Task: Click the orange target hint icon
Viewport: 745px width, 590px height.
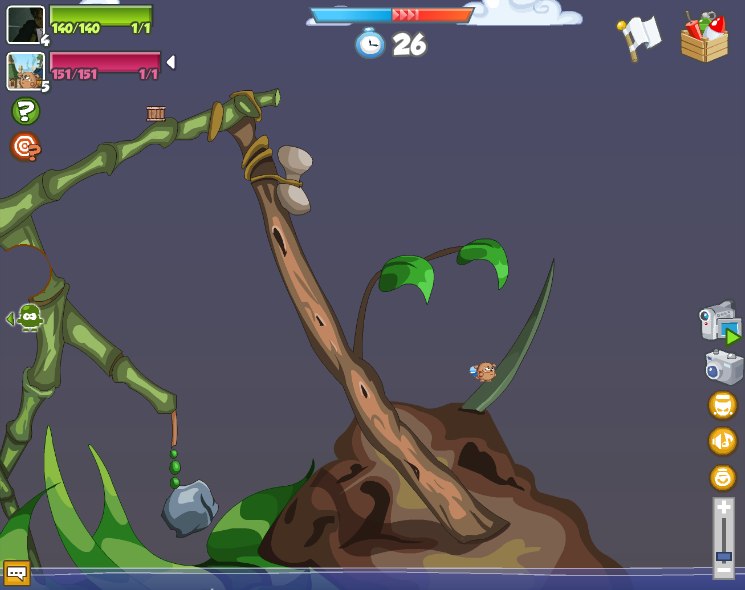Action: pyautogui.click(x=25, y=147)
